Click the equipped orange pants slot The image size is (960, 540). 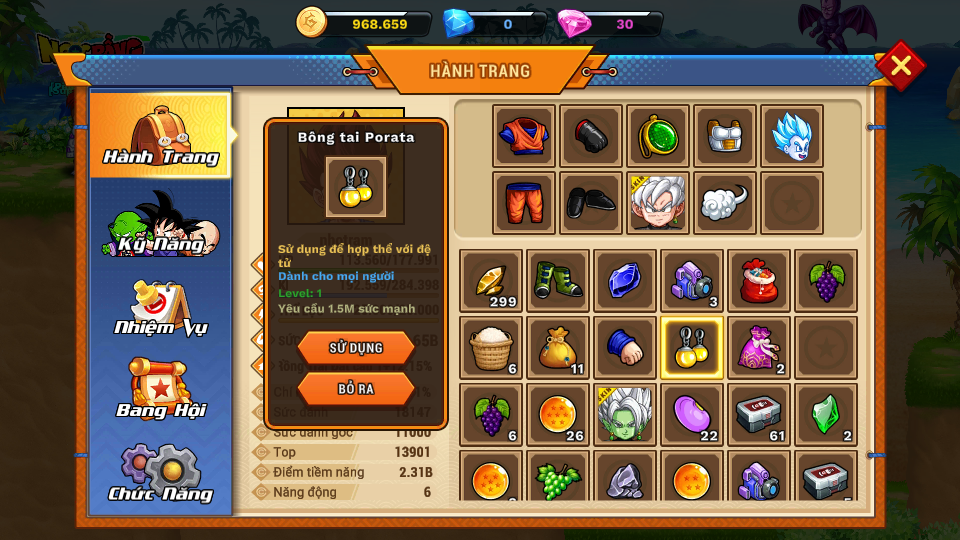point(524,203)
